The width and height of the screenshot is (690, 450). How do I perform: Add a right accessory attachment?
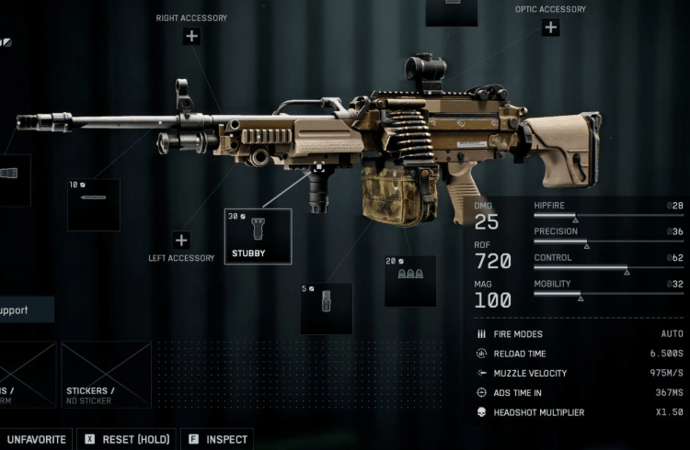tap(191, 37)
